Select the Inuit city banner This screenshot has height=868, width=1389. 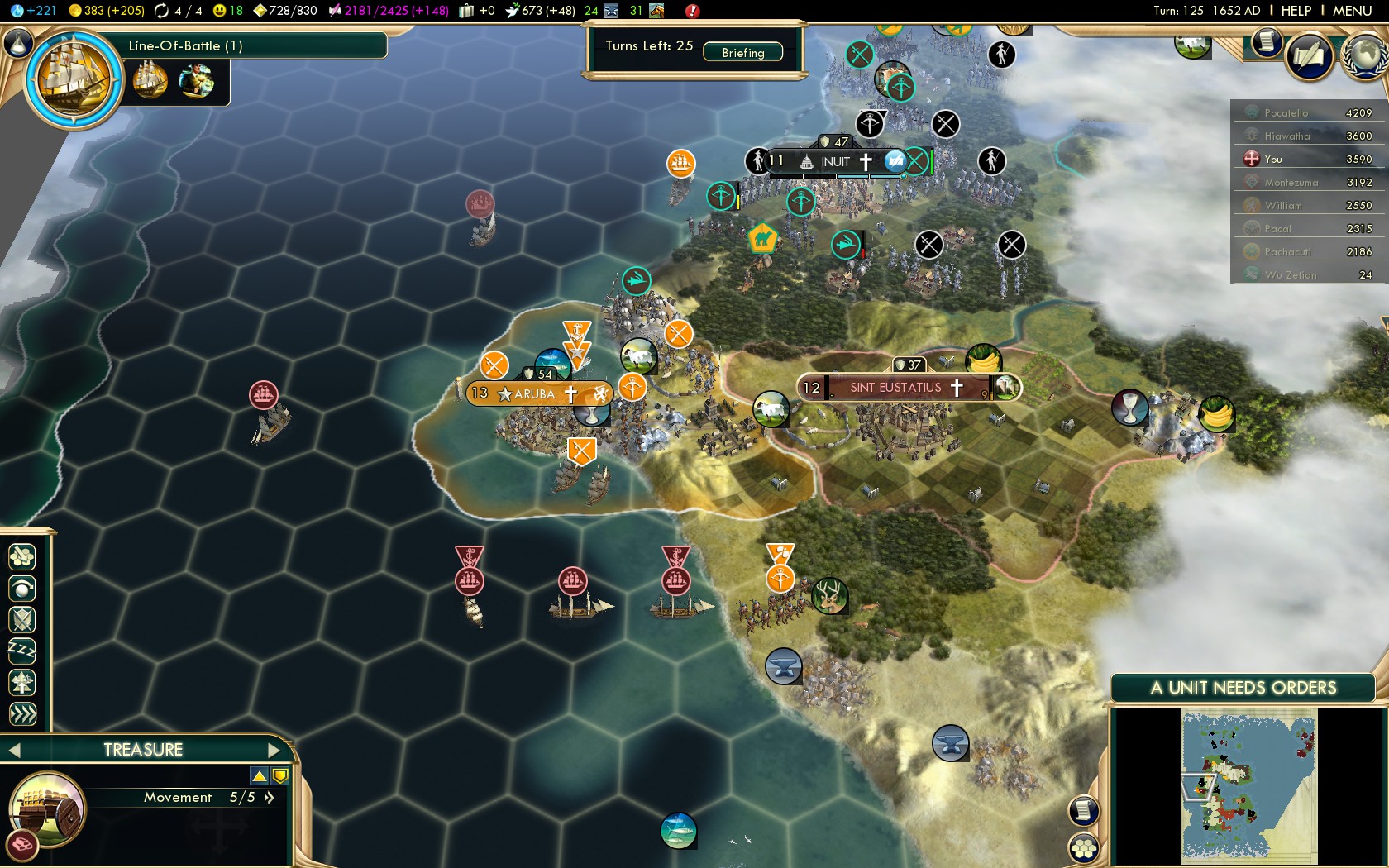[x=836, y=162]
